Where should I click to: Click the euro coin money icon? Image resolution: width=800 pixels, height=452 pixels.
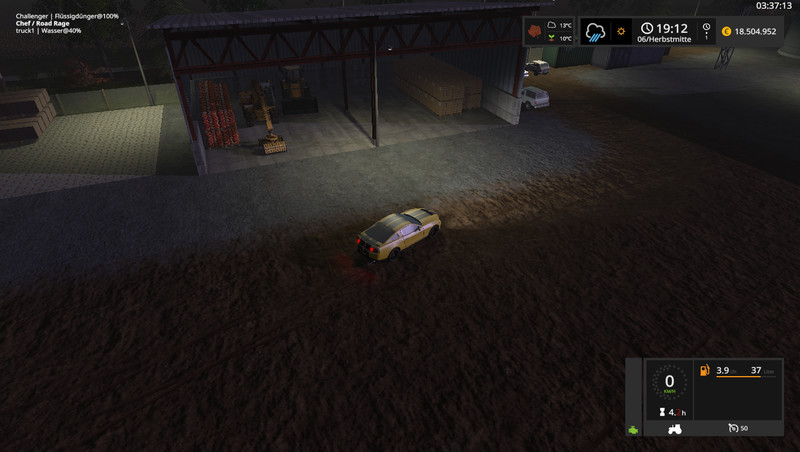point(725,31)
